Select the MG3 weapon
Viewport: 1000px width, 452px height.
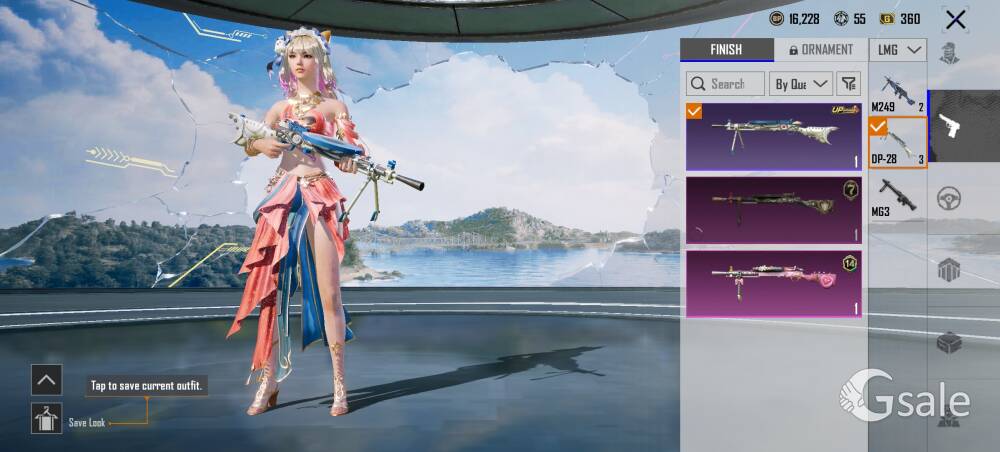[897, 195]
